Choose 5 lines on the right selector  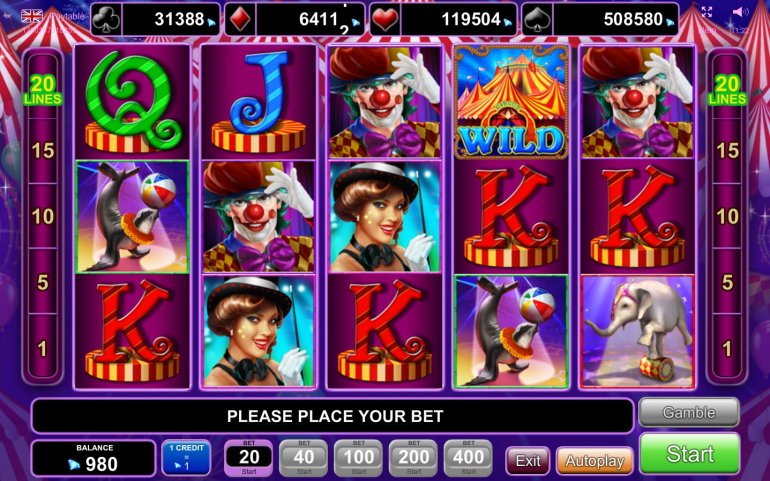click(727, 282)
